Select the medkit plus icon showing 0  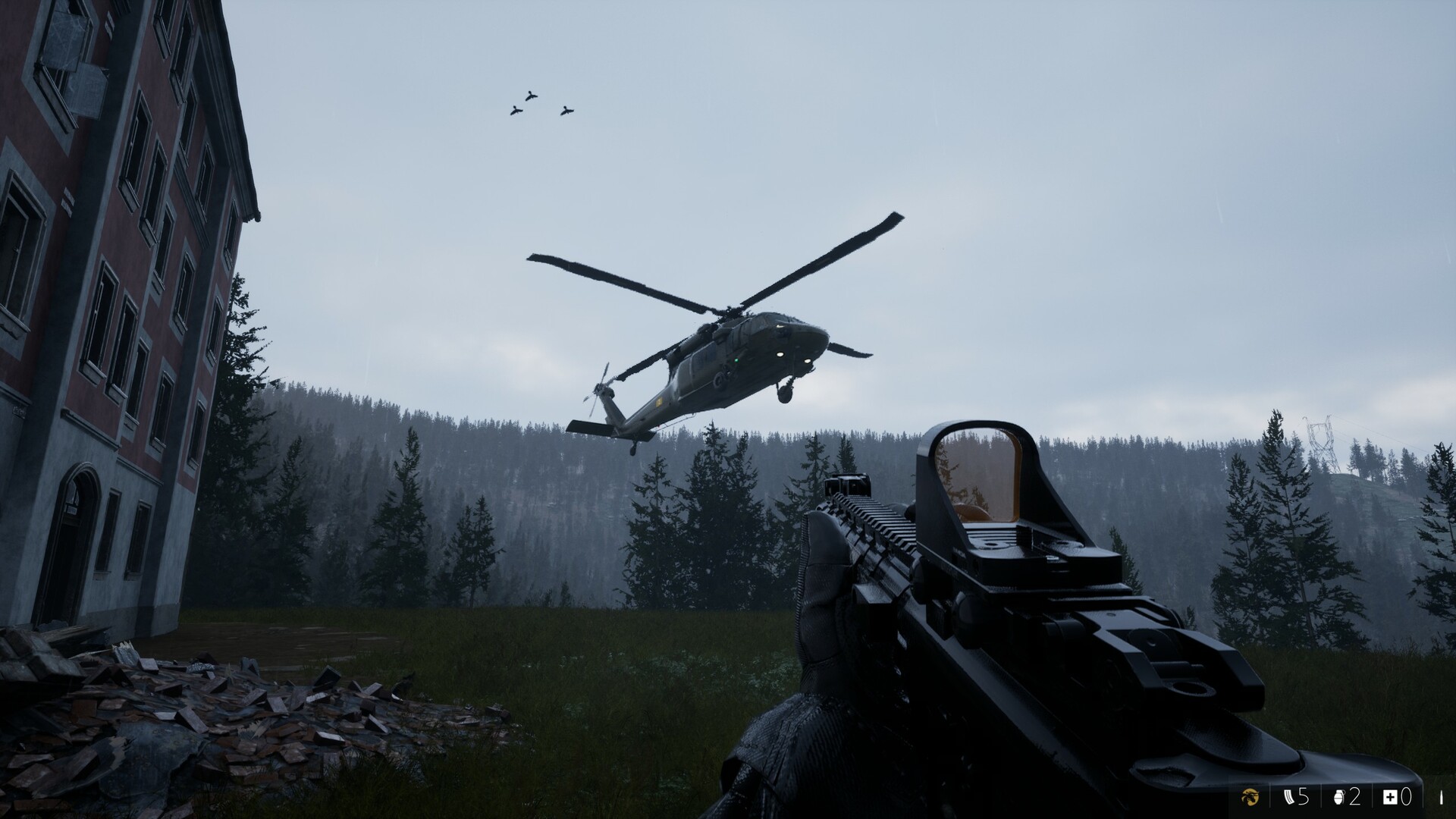point(1390,797)
